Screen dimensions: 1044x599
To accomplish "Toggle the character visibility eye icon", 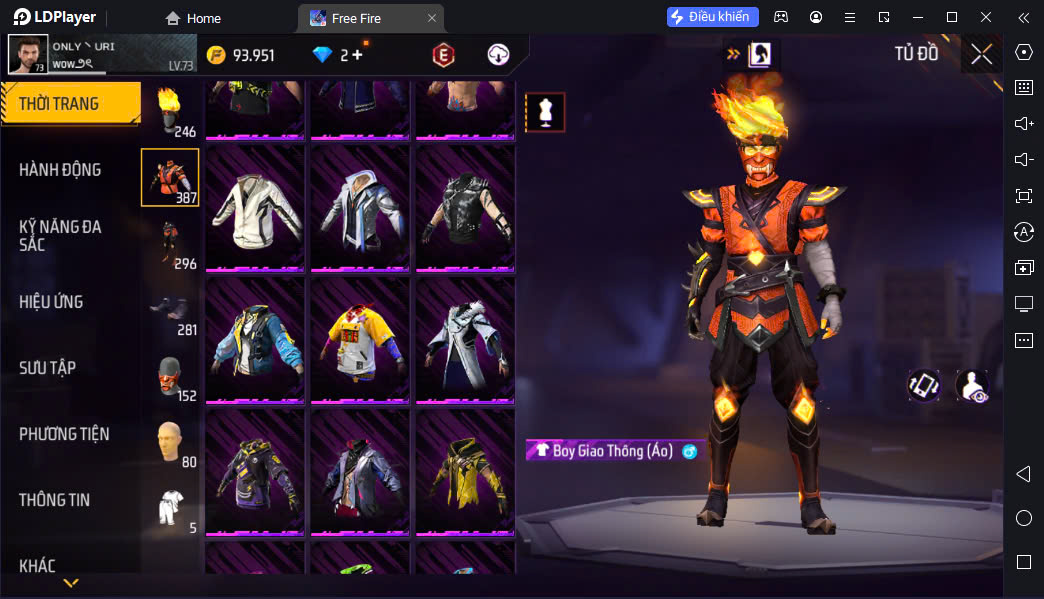I will pyautogui.click(x=971, y=386).
